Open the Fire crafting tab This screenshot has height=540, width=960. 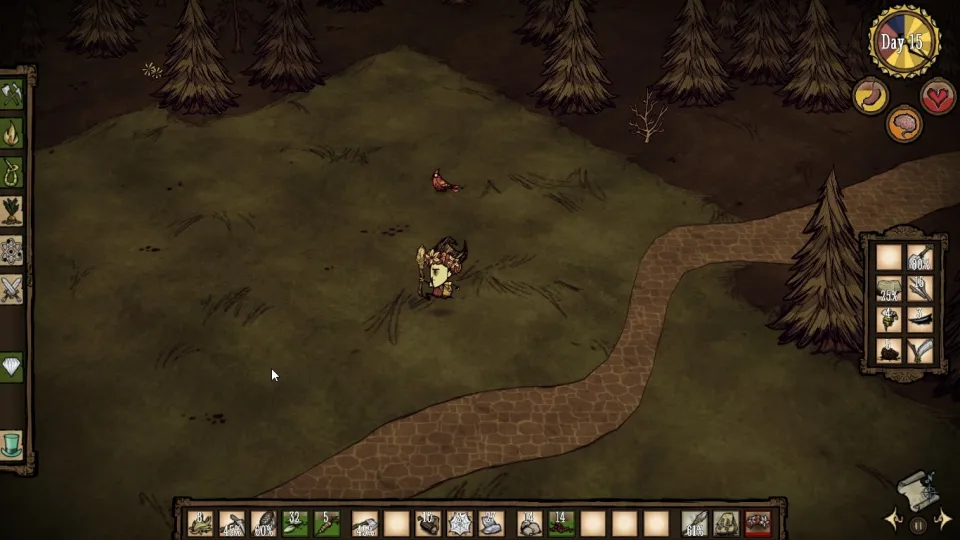coord(12,133)
